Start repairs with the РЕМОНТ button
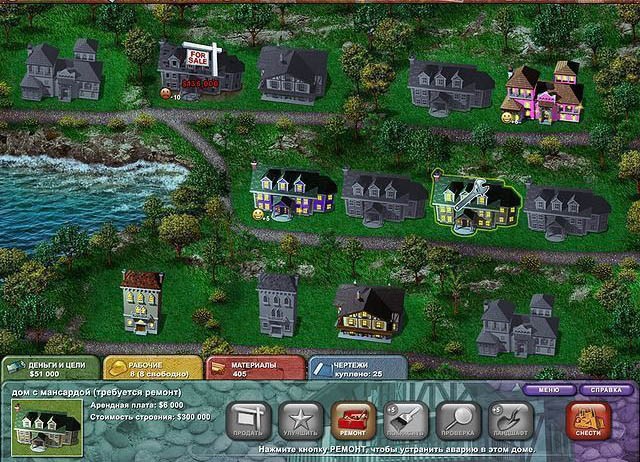This screenshot has height=462, width=640. 350,421
